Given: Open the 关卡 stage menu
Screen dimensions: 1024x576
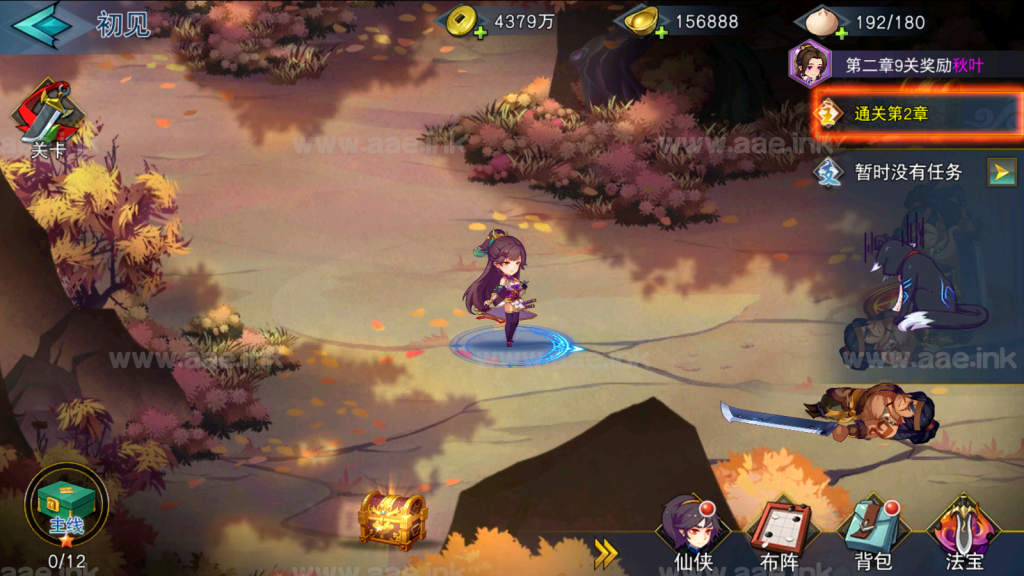Looking at the screenshot, I should [x=46, y=120].
